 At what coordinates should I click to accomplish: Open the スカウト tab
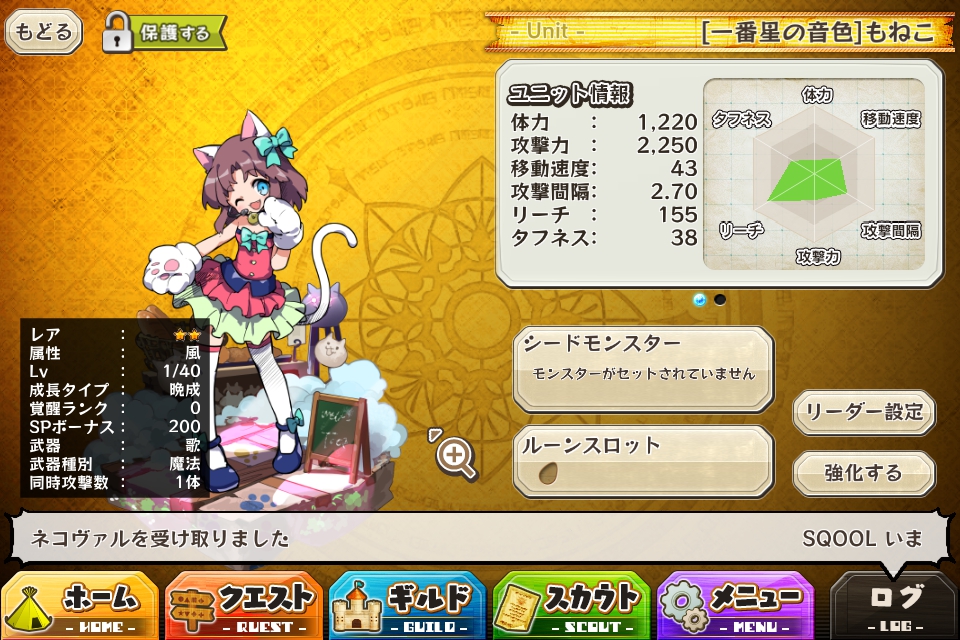572,605
